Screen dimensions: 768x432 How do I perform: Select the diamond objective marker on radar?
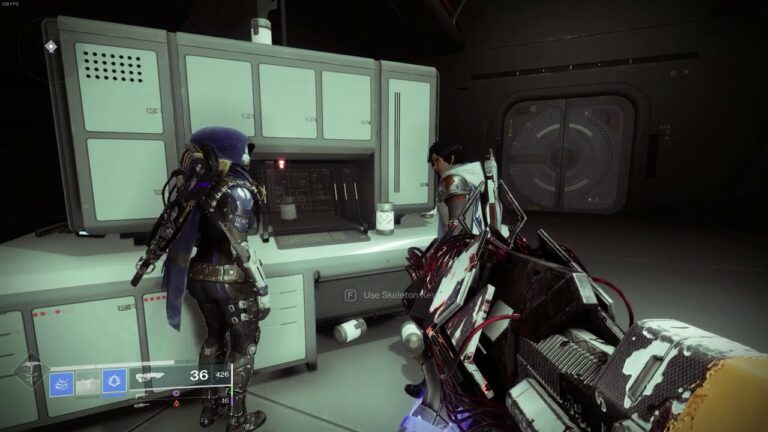pyautogui.click(x=50, y=46)
